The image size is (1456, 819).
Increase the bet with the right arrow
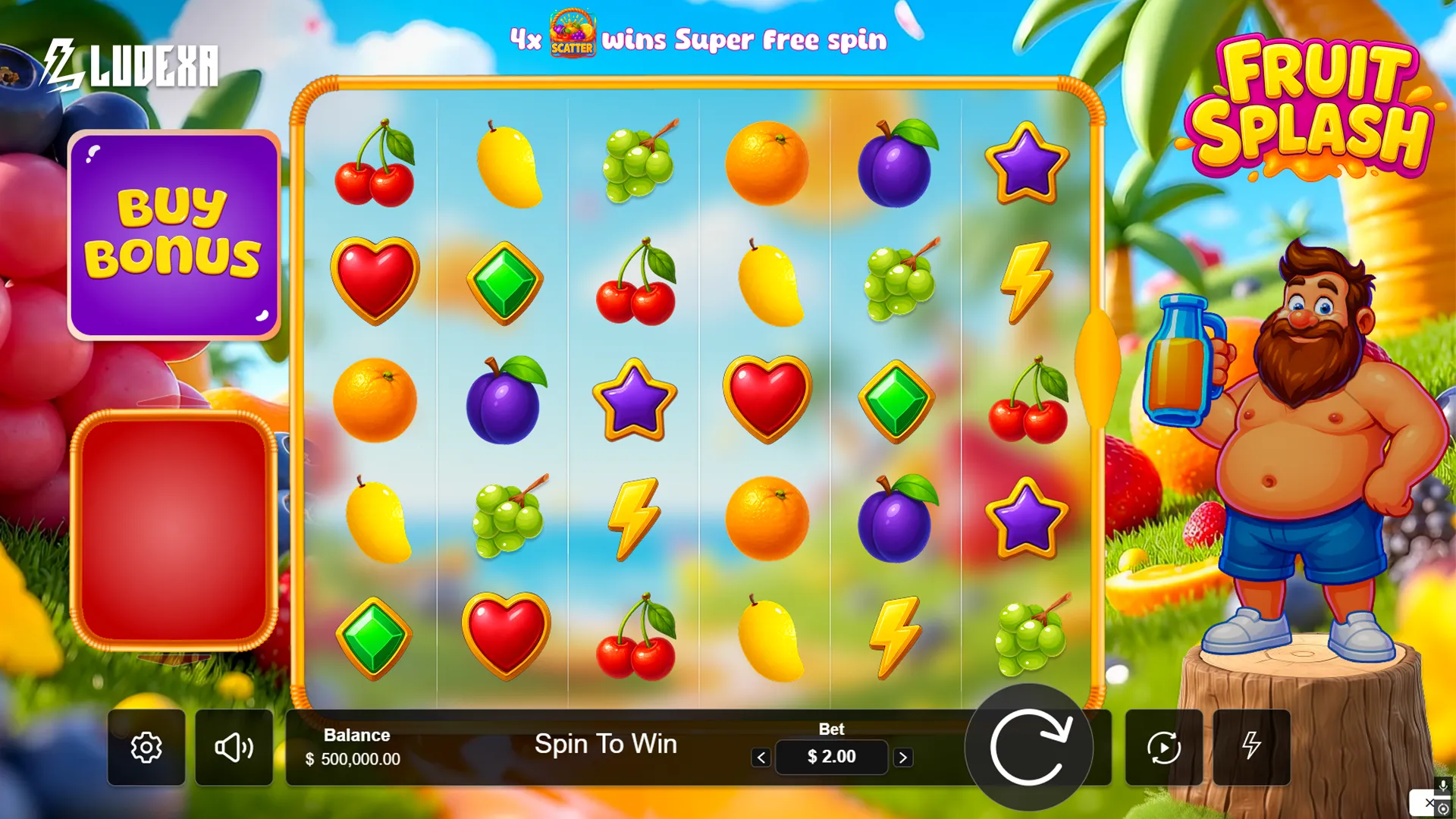coord(902,757)
